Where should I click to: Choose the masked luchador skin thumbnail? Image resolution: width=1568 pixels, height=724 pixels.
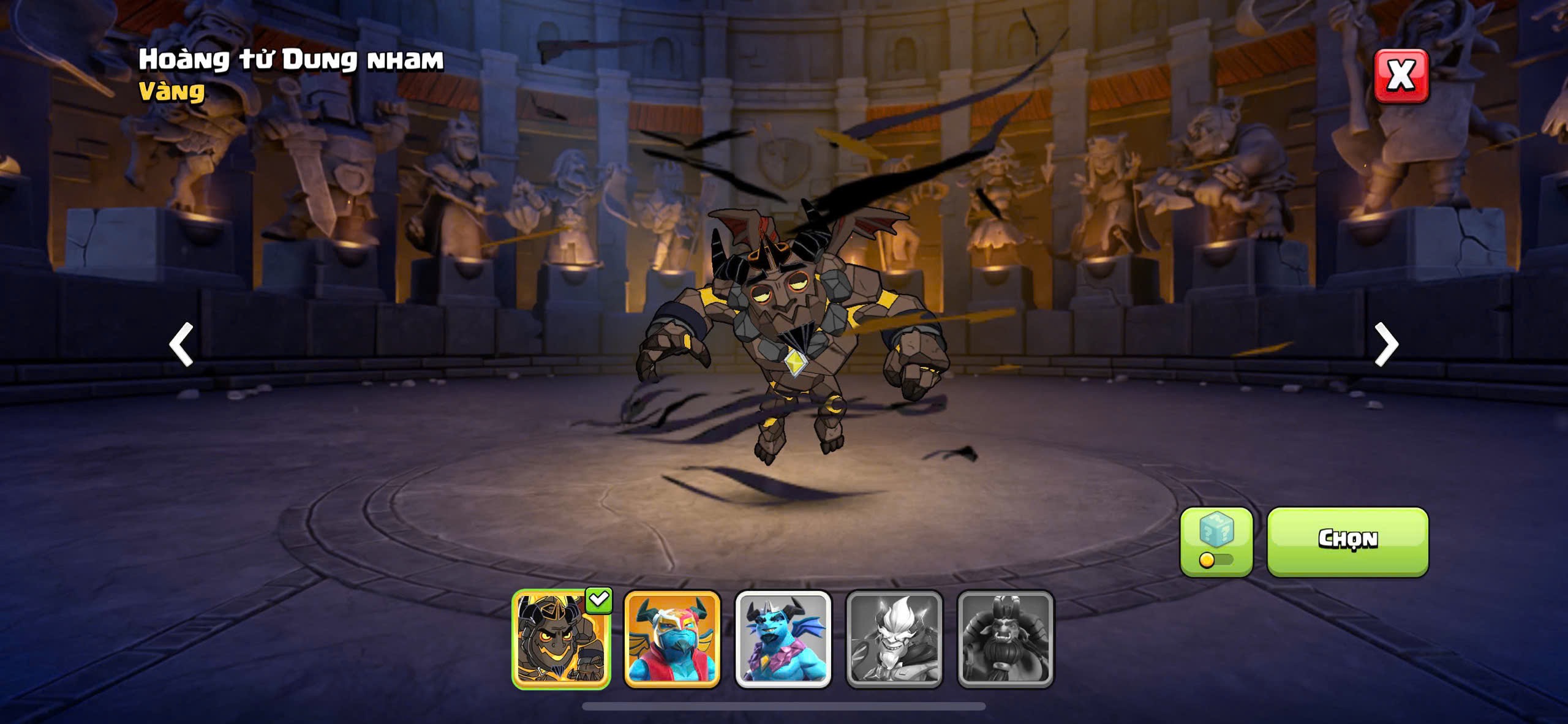tap(672, 639)
